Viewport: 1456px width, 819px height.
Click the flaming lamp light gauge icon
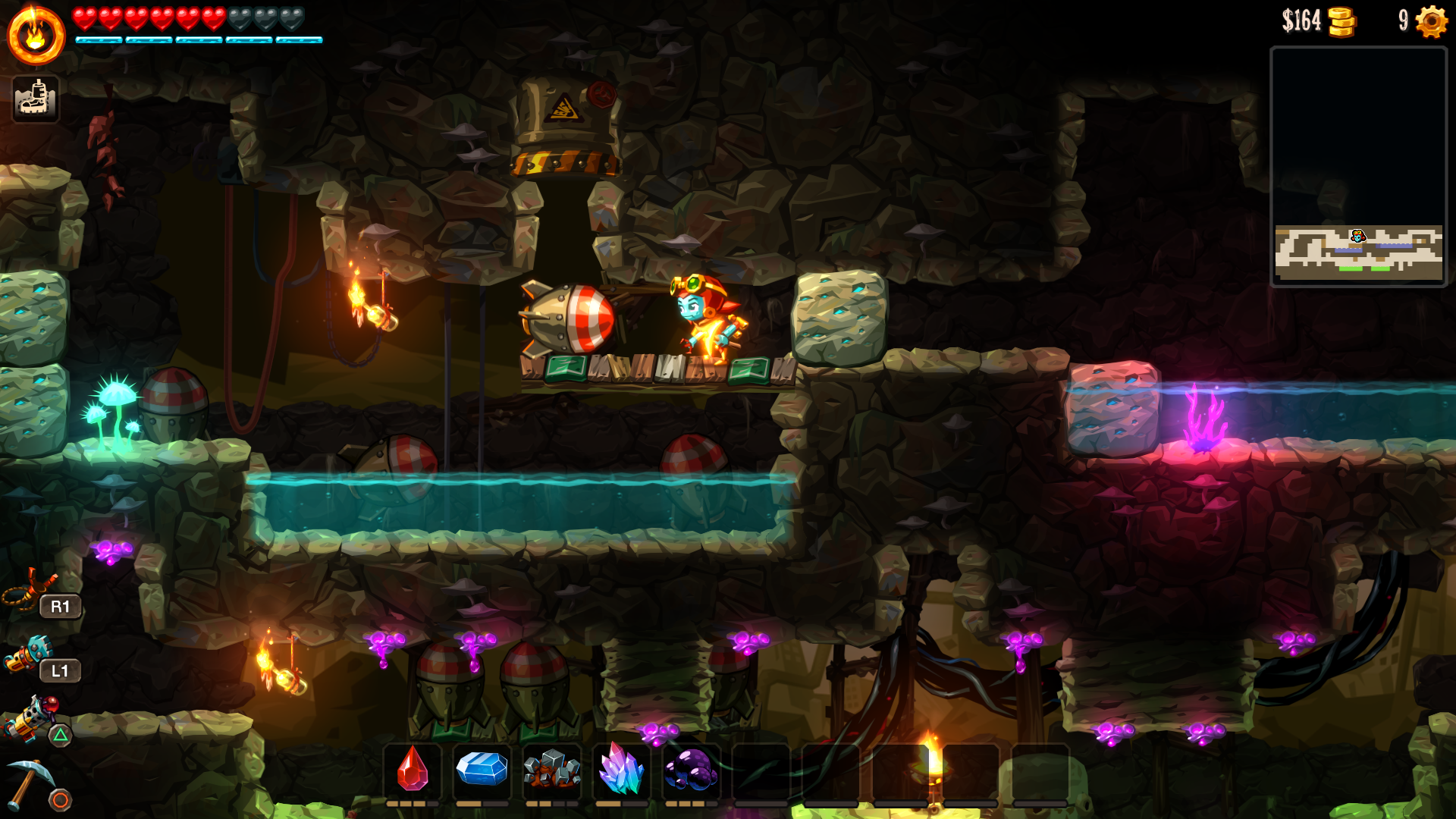pos(36,36)
